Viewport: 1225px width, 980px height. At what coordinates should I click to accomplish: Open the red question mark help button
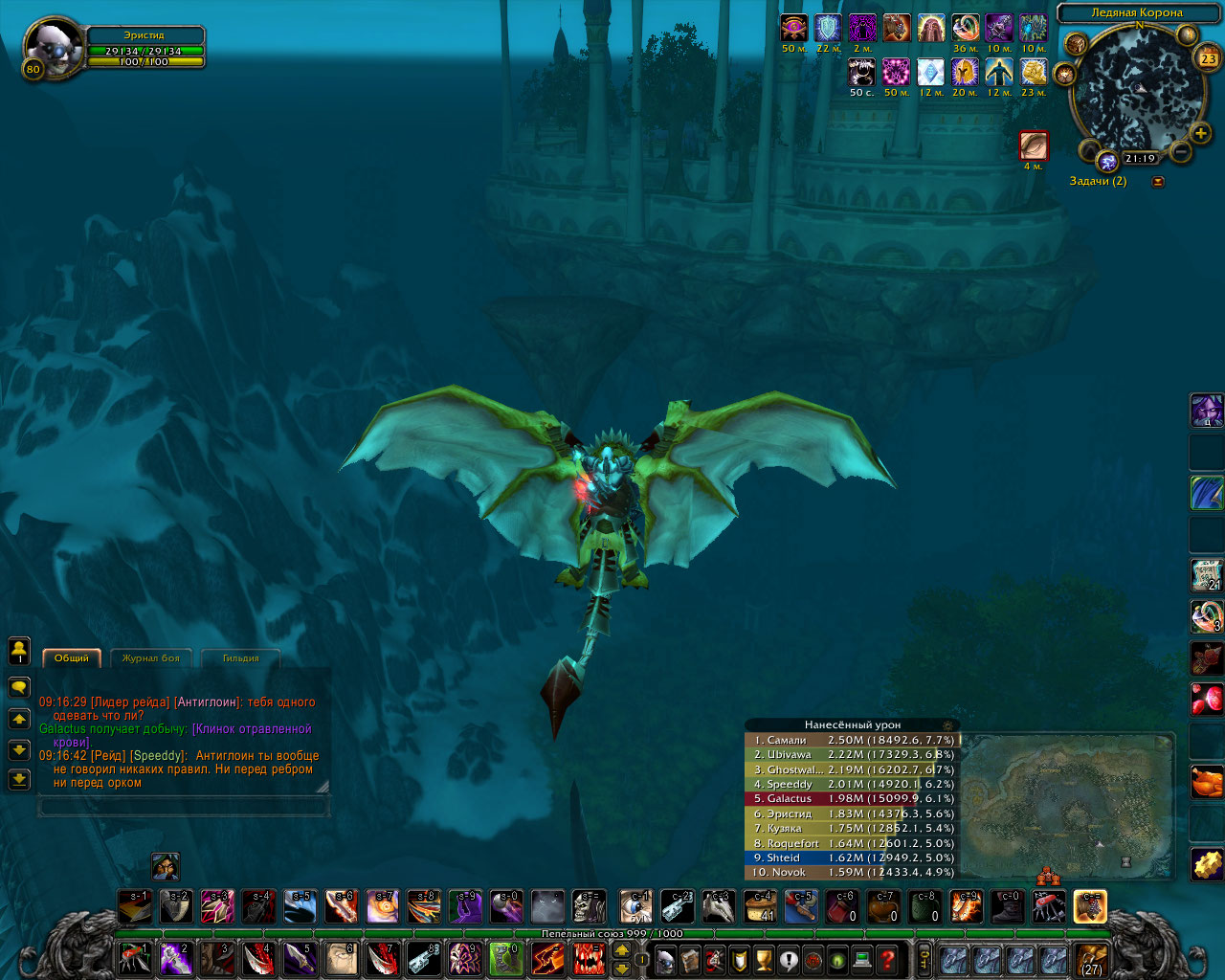[x=887, y=958]
